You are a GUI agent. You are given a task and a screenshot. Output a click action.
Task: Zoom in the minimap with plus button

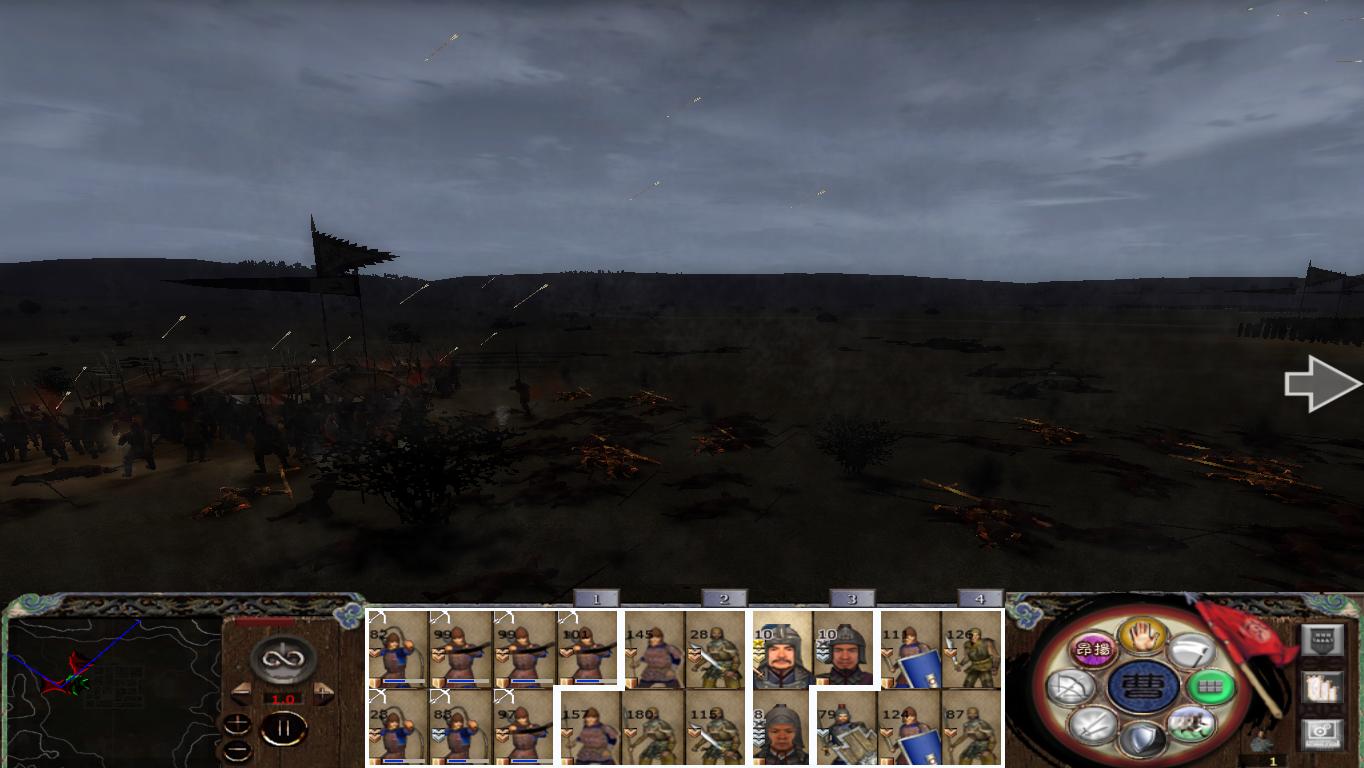click(x=237, y=722)
